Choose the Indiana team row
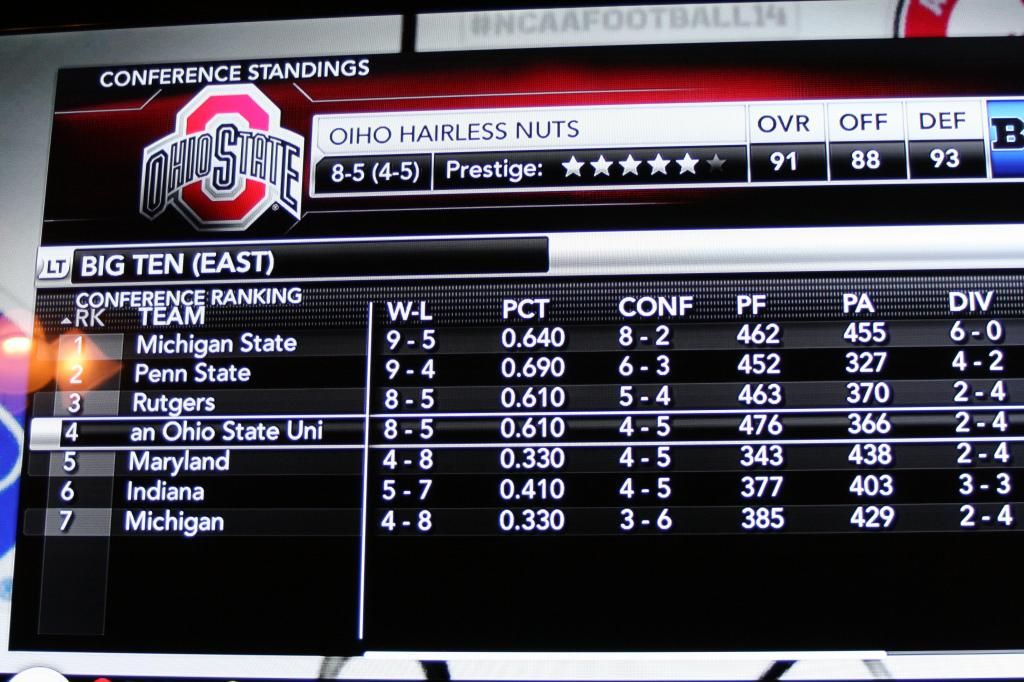Viewport: 1024px width, 682px height. pos(165,491)
